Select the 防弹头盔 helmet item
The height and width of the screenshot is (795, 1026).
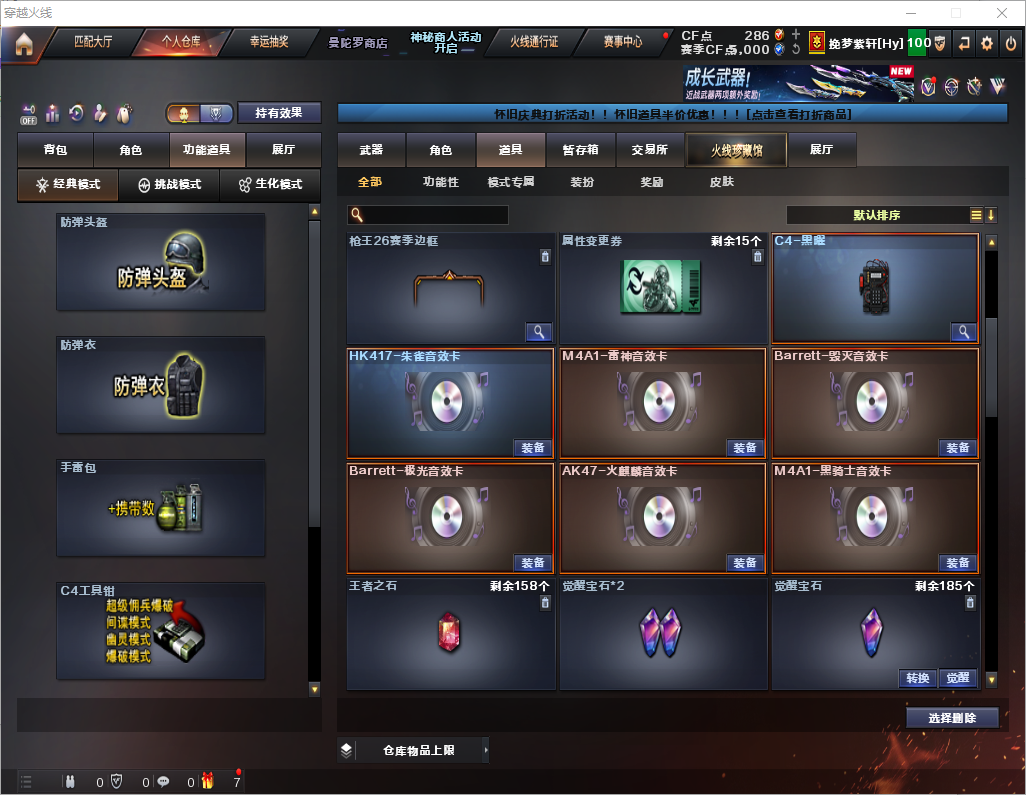[x=161, y=263]
